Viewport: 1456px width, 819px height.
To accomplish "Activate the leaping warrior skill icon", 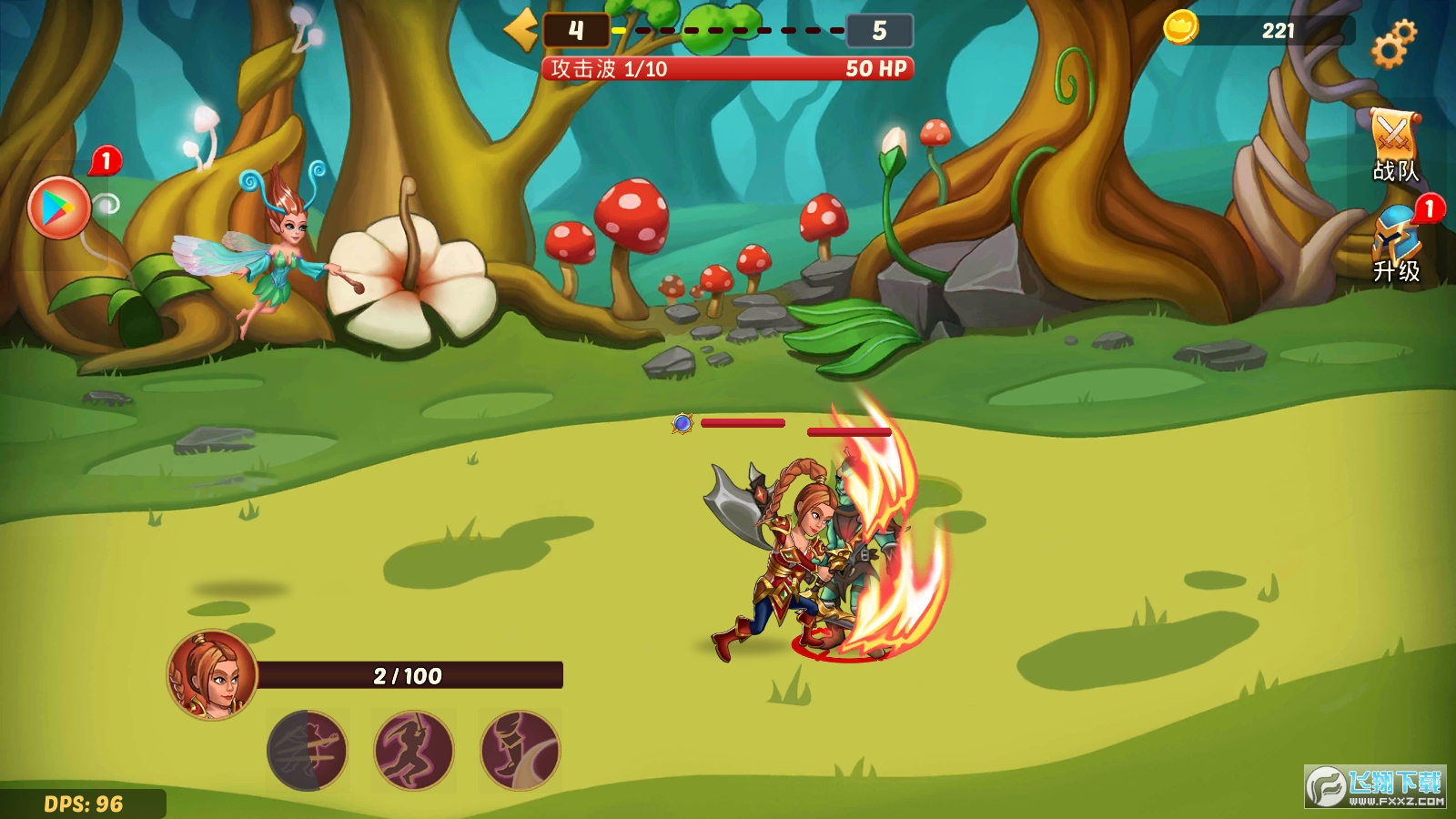I will [414, 750].
